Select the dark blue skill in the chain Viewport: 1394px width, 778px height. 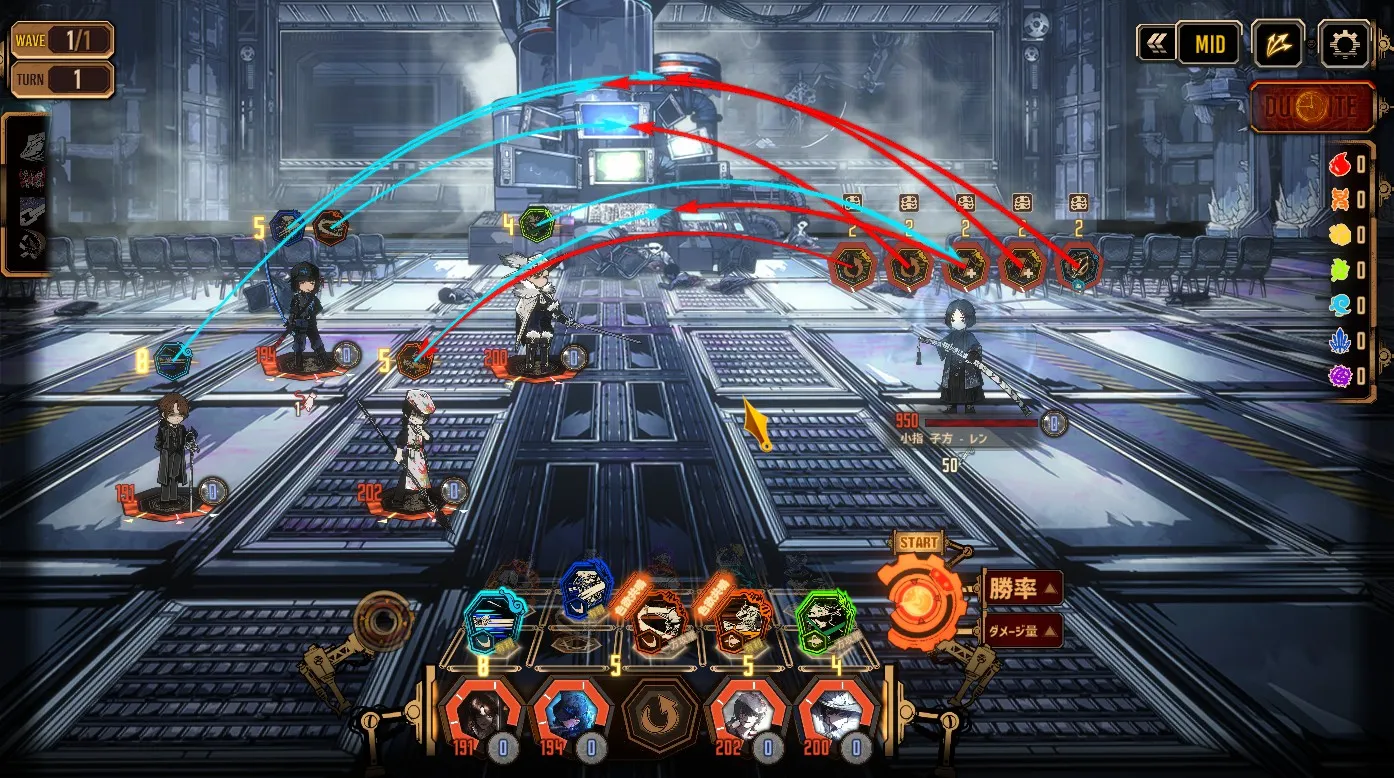(586, 592)
